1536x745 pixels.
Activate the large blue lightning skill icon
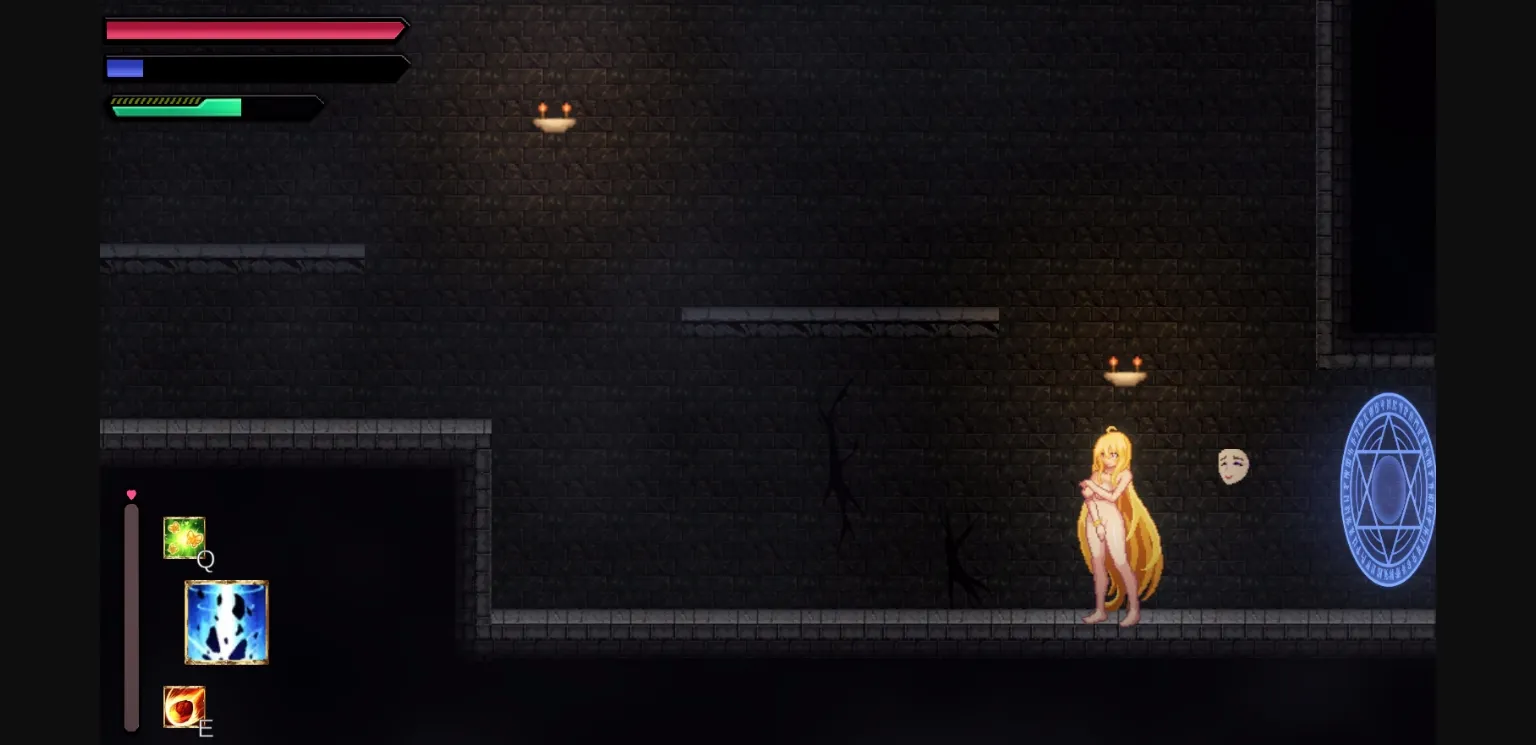(227, 623)
